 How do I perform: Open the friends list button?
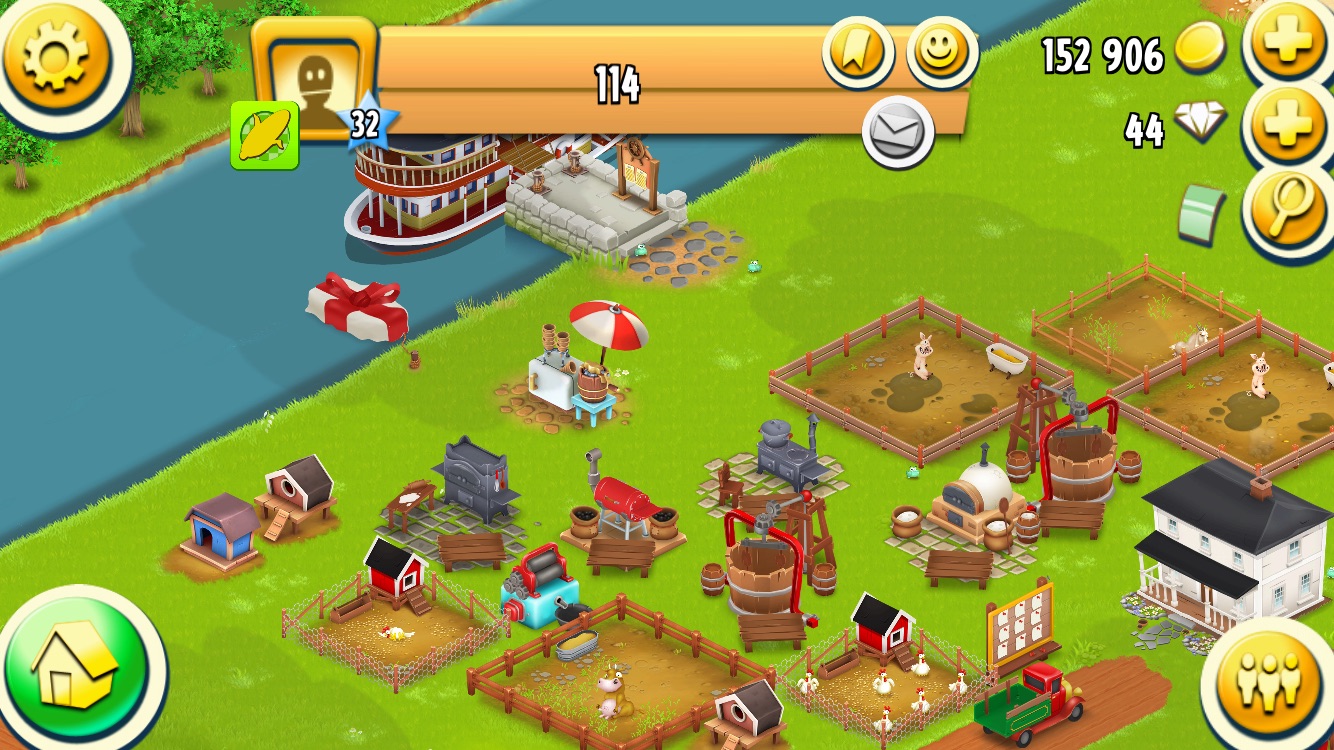(1267, 682)
